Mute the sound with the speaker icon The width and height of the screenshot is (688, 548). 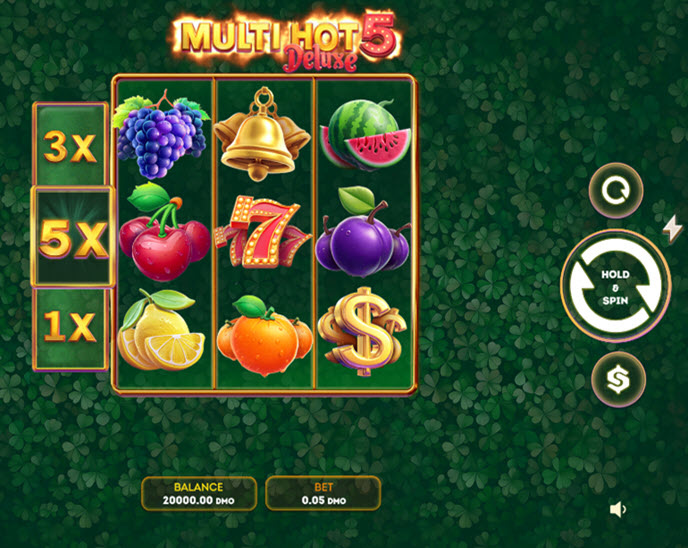click(618, 509)
